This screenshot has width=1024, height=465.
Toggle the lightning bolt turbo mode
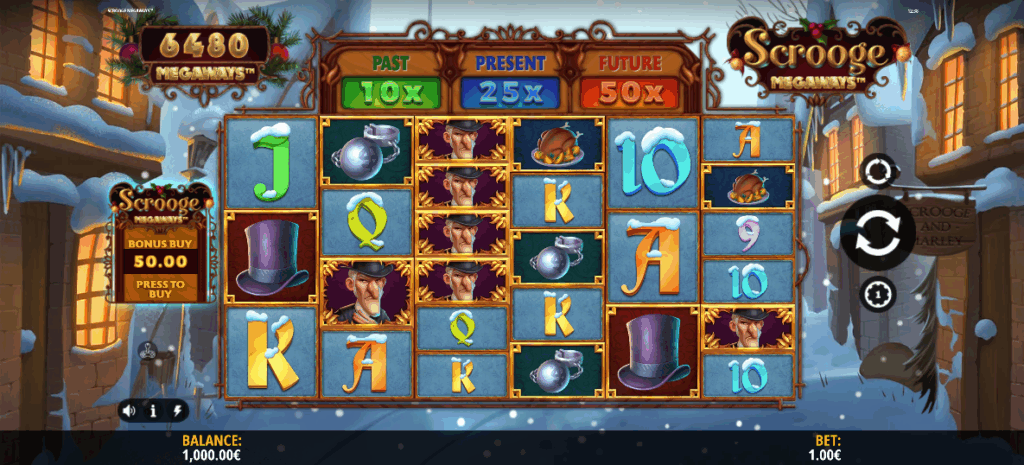coord(177,410)
